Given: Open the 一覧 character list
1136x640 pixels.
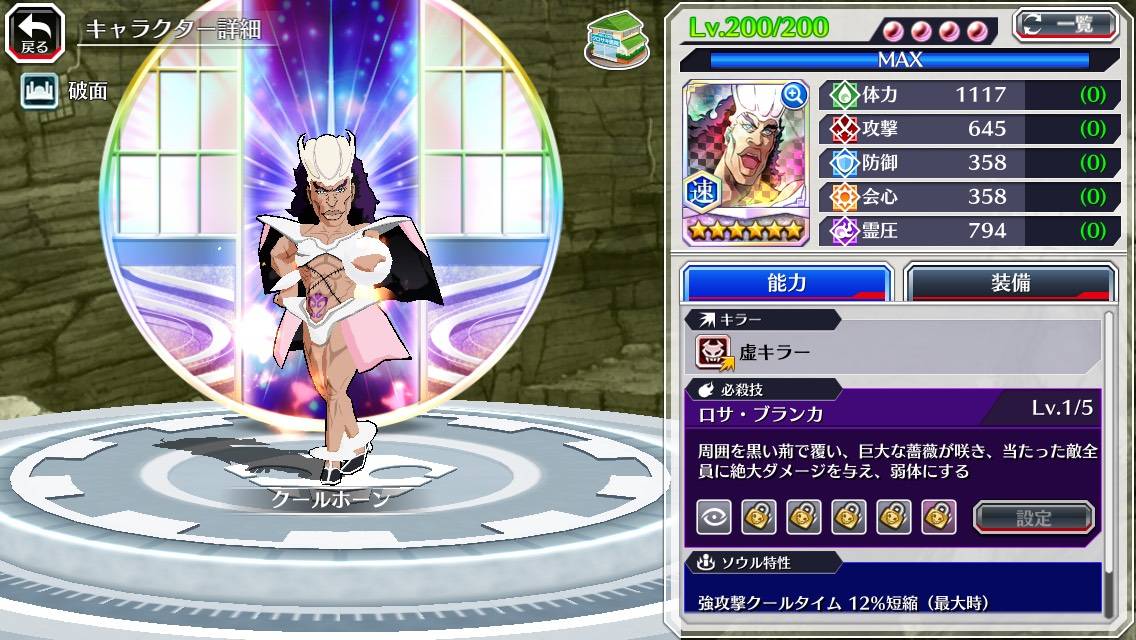Looking at the screenshot, I should [1065, 24].
